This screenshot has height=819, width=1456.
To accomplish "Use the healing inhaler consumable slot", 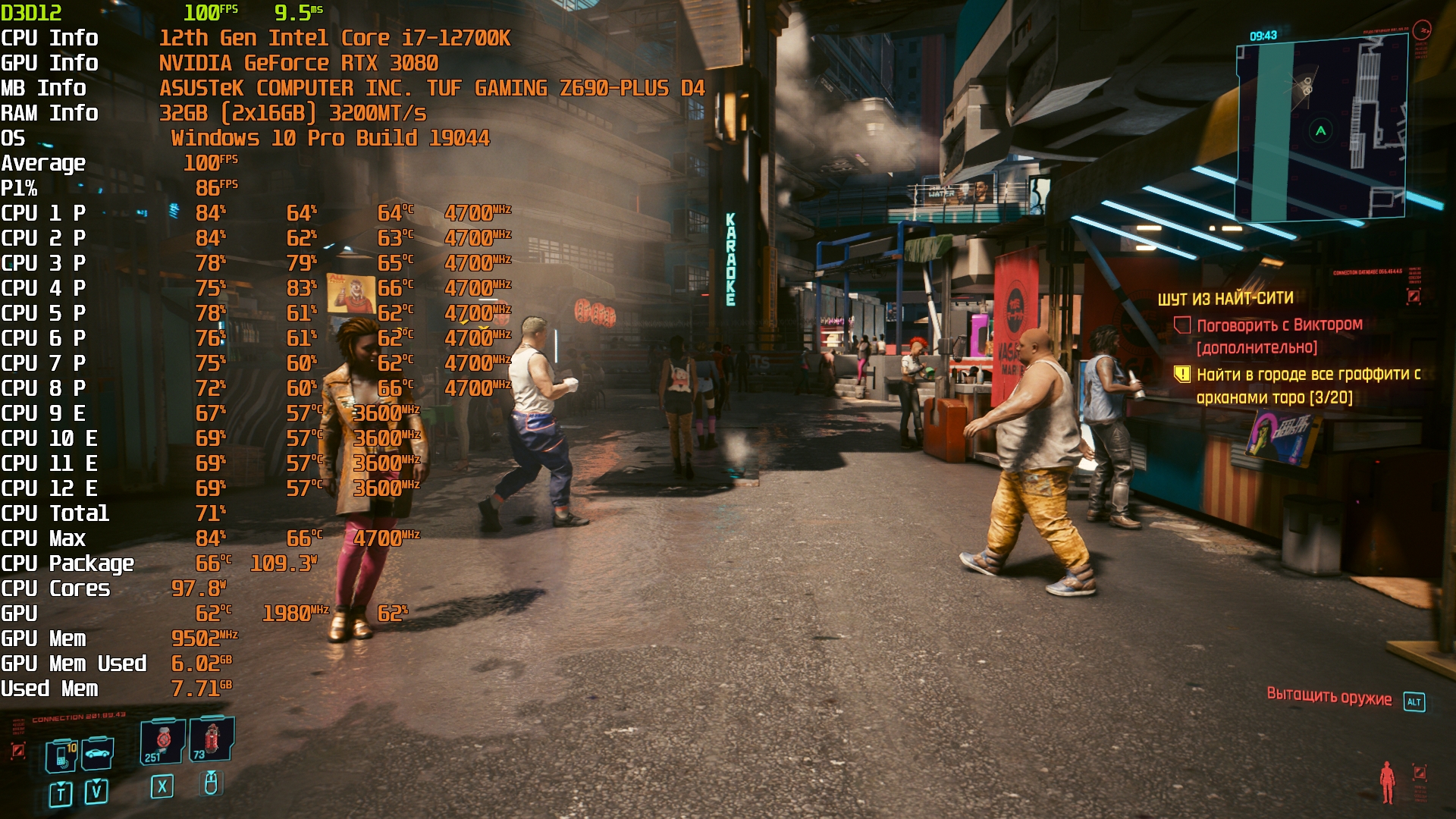I will click(162, 740).
